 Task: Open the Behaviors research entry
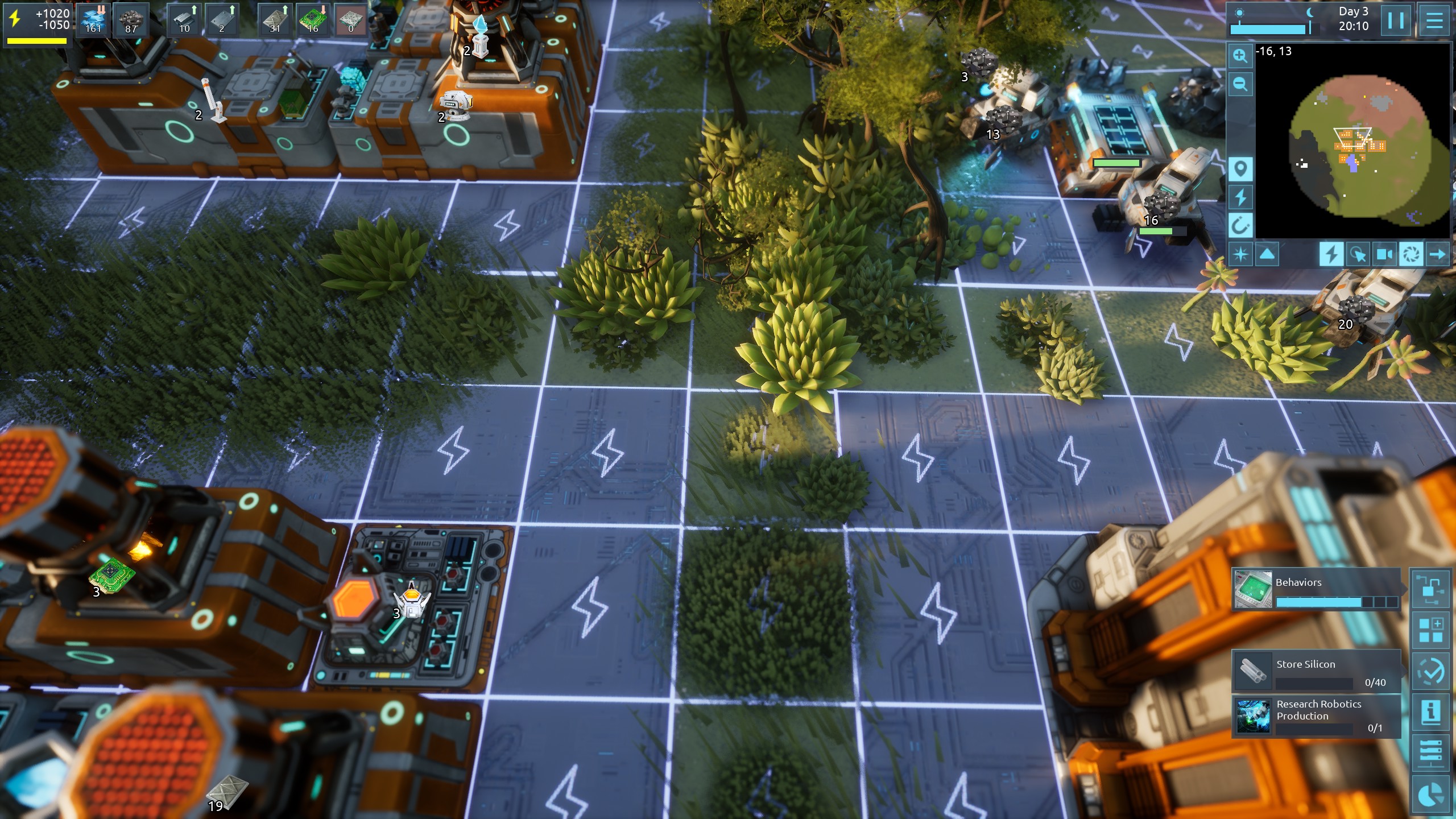click(x=1316, y=589)
